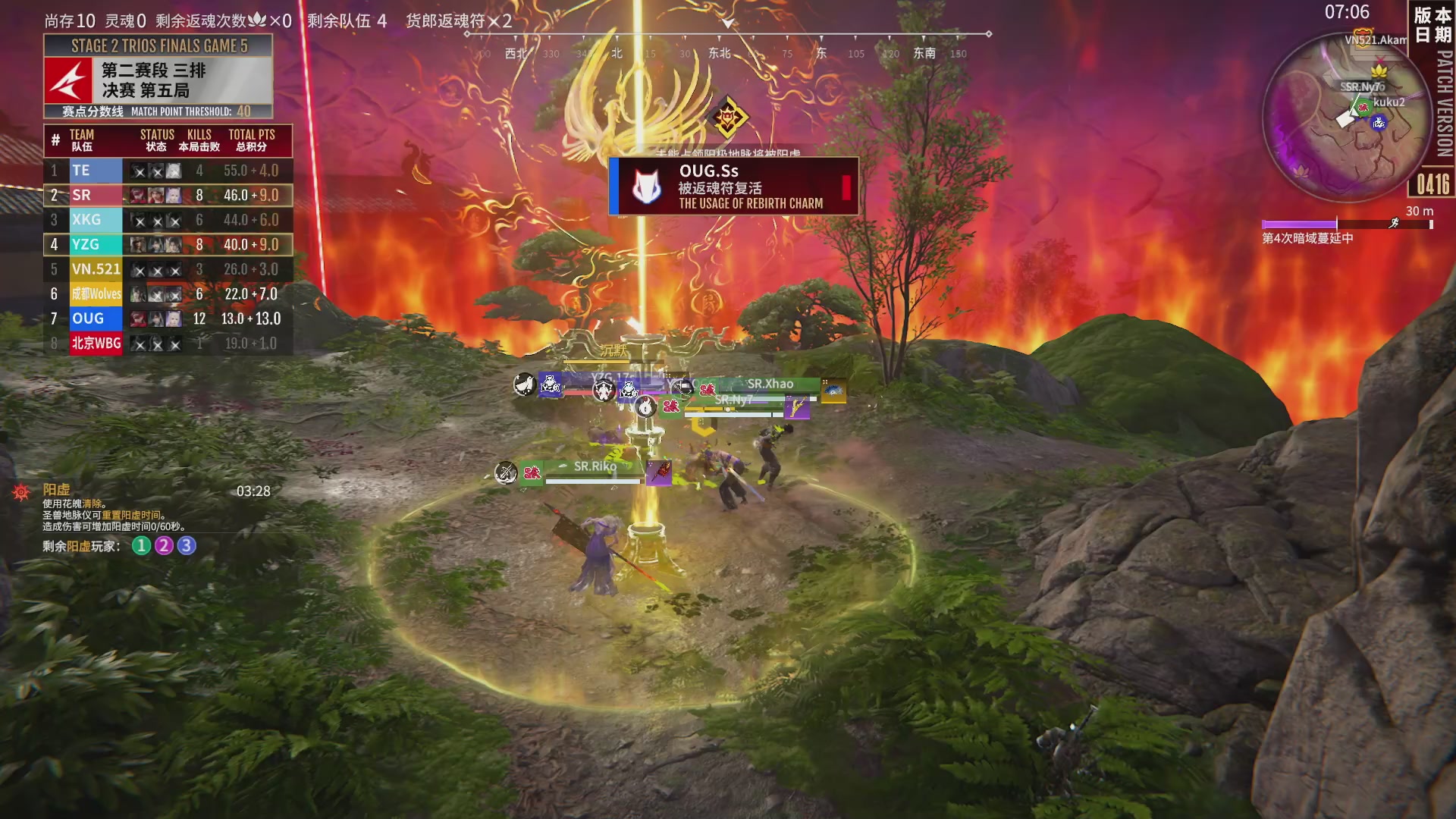Click the purple number 2 player circle
Screen dimensions: 1456x819
(164, 546)
